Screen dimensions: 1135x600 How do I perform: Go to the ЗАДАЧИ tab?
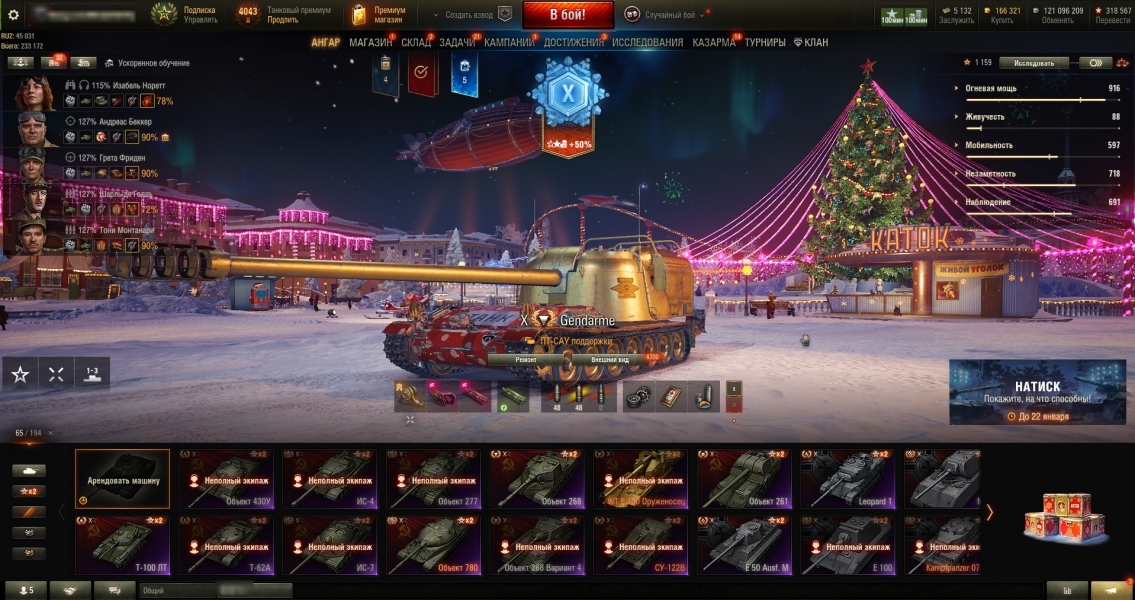(457, 43)
